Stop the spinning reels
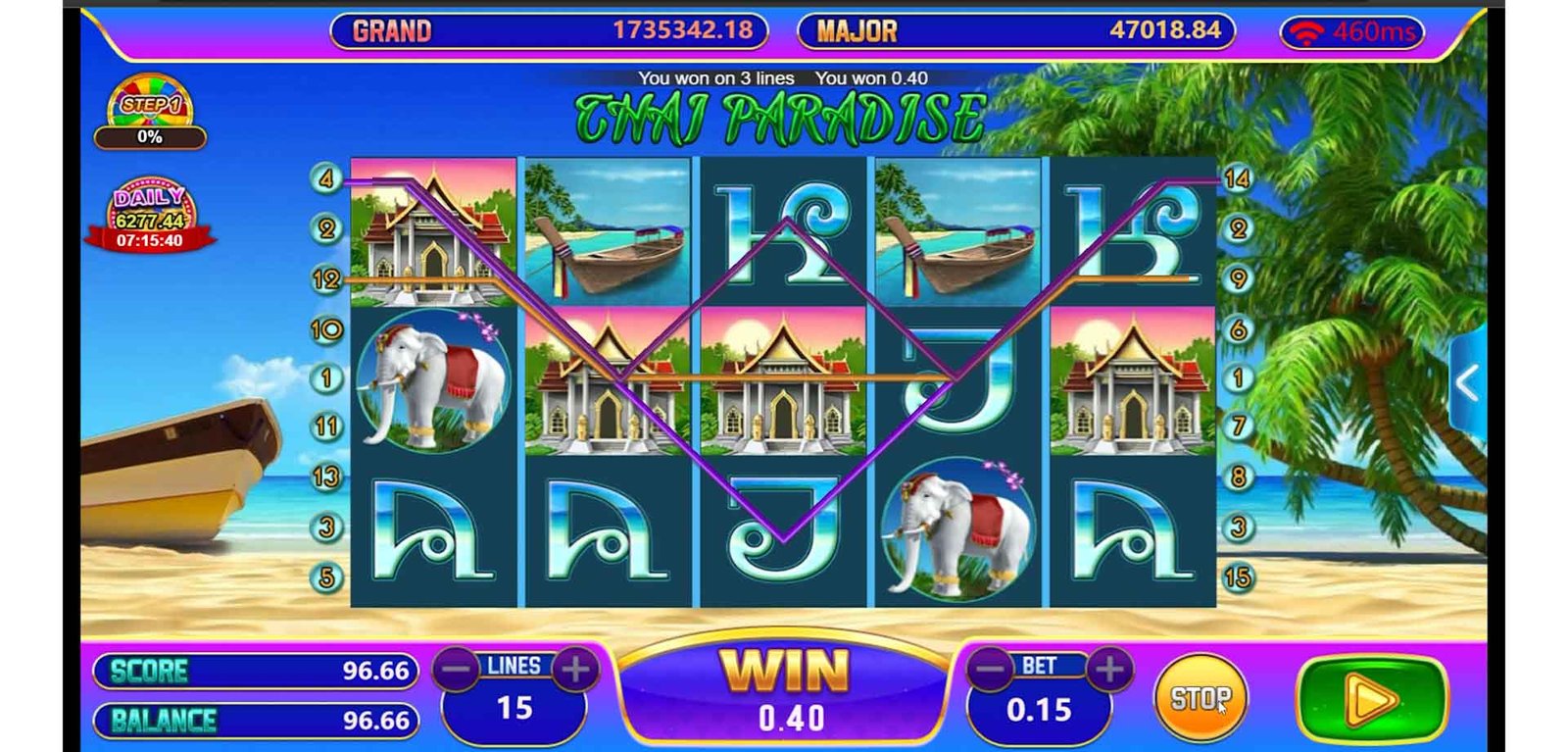The width and height of the screenshot is (1568, 752). point(1200,698)
